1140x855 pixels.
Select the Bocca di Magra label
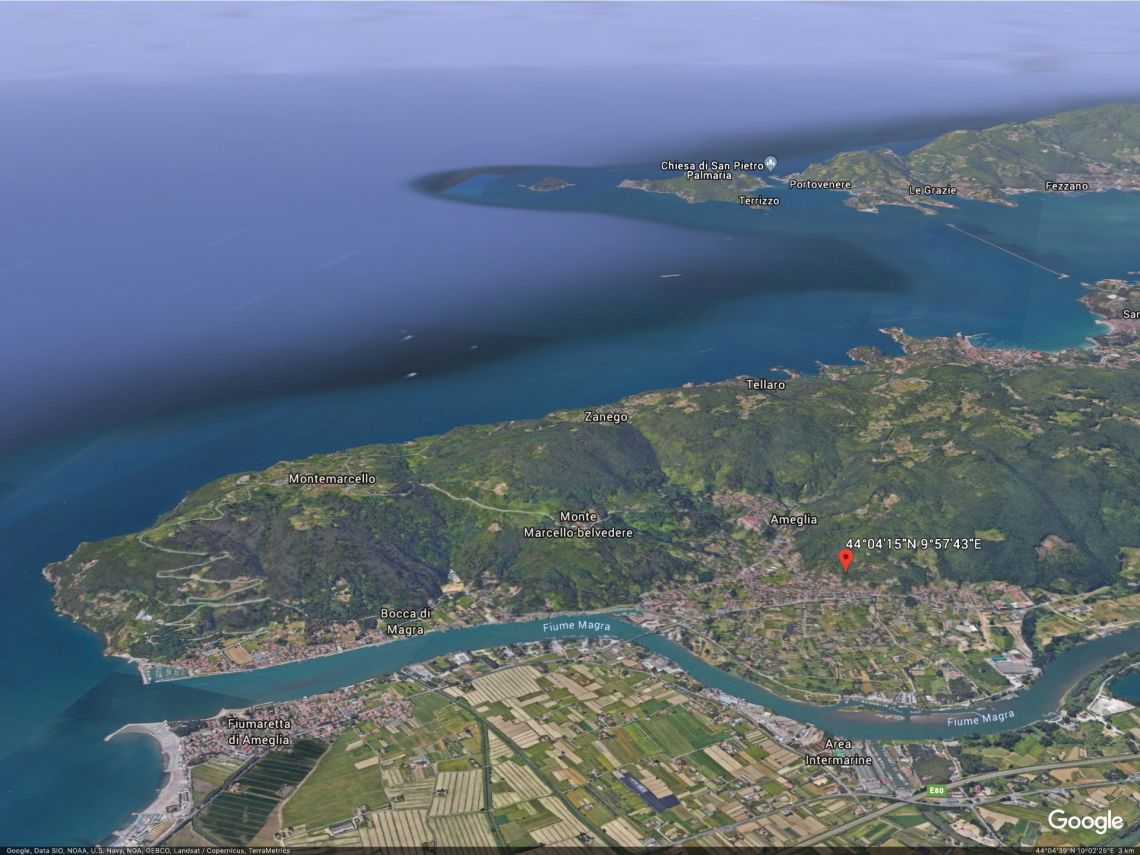coord(406,621)
